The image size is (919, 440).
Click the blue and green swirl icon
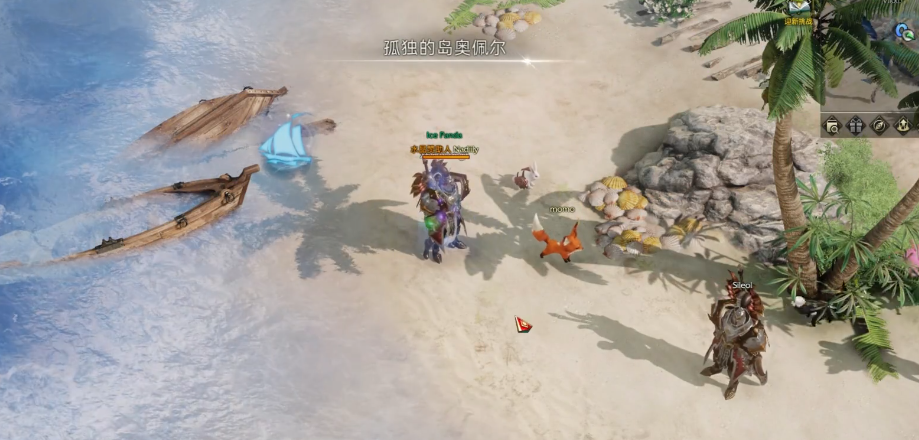(903, 32)
